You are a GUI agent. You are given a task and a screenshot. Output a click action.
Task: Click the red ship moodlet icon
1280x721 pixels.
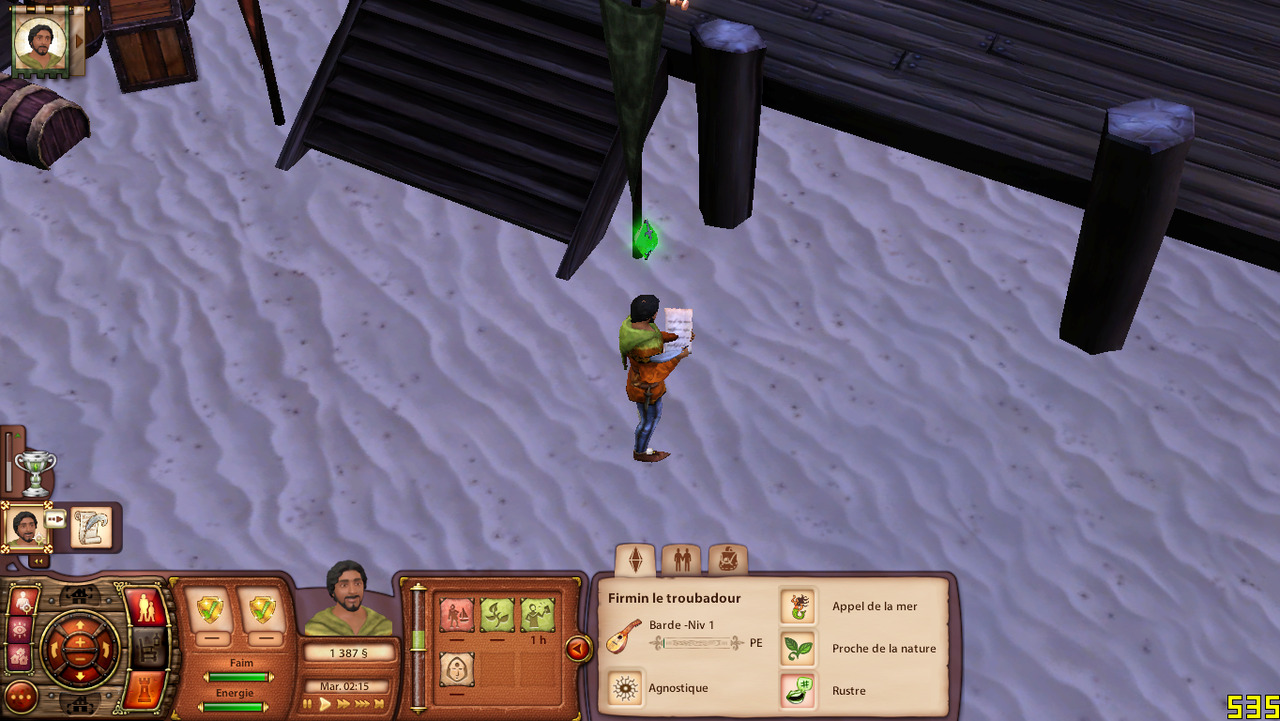(456, 614)
